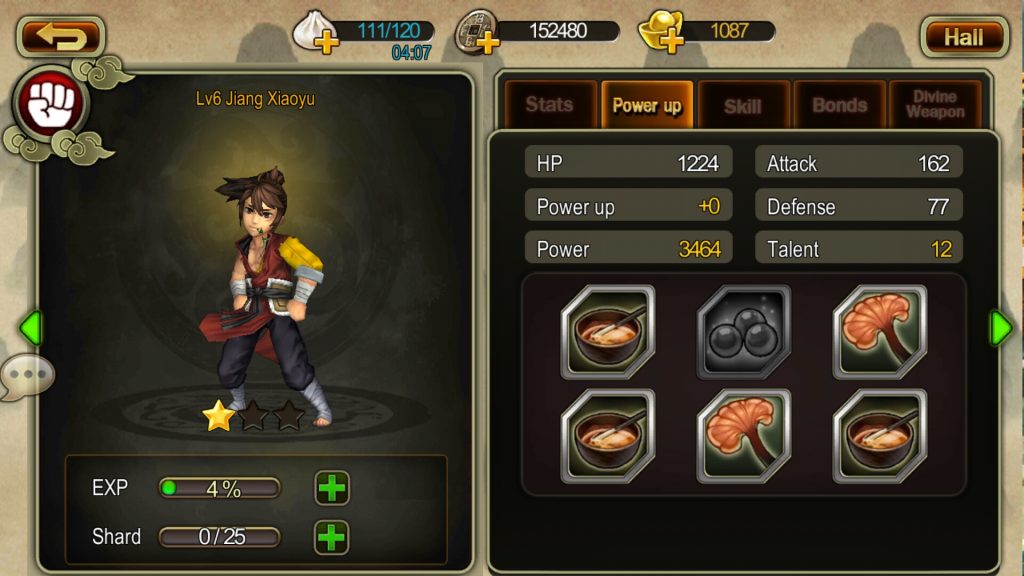Viewport: 1024px width, 576px height.
Task: Select the three black pills slot
Action: click(743, 332)
